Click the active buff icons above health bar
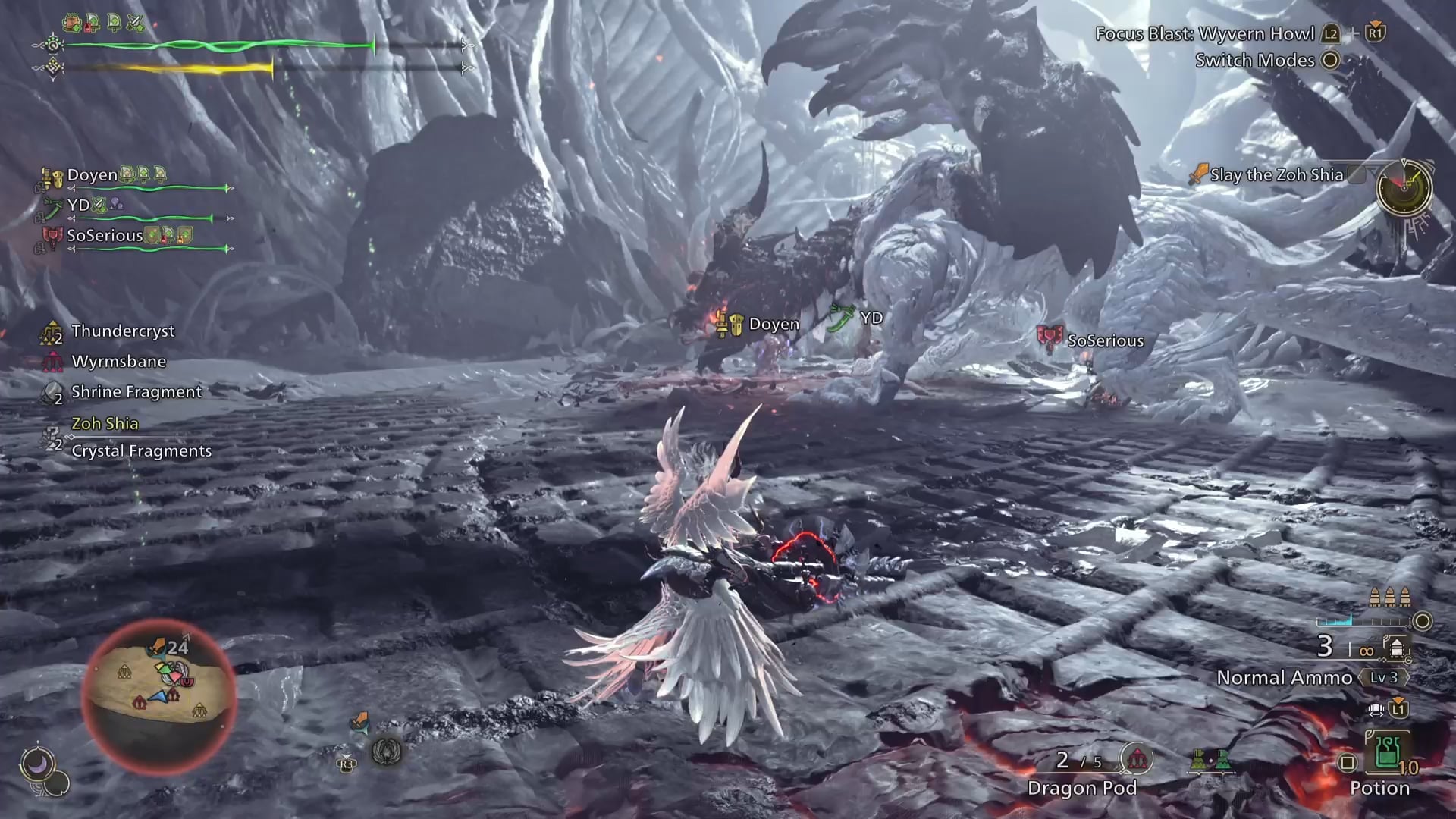 pos(104,23)
